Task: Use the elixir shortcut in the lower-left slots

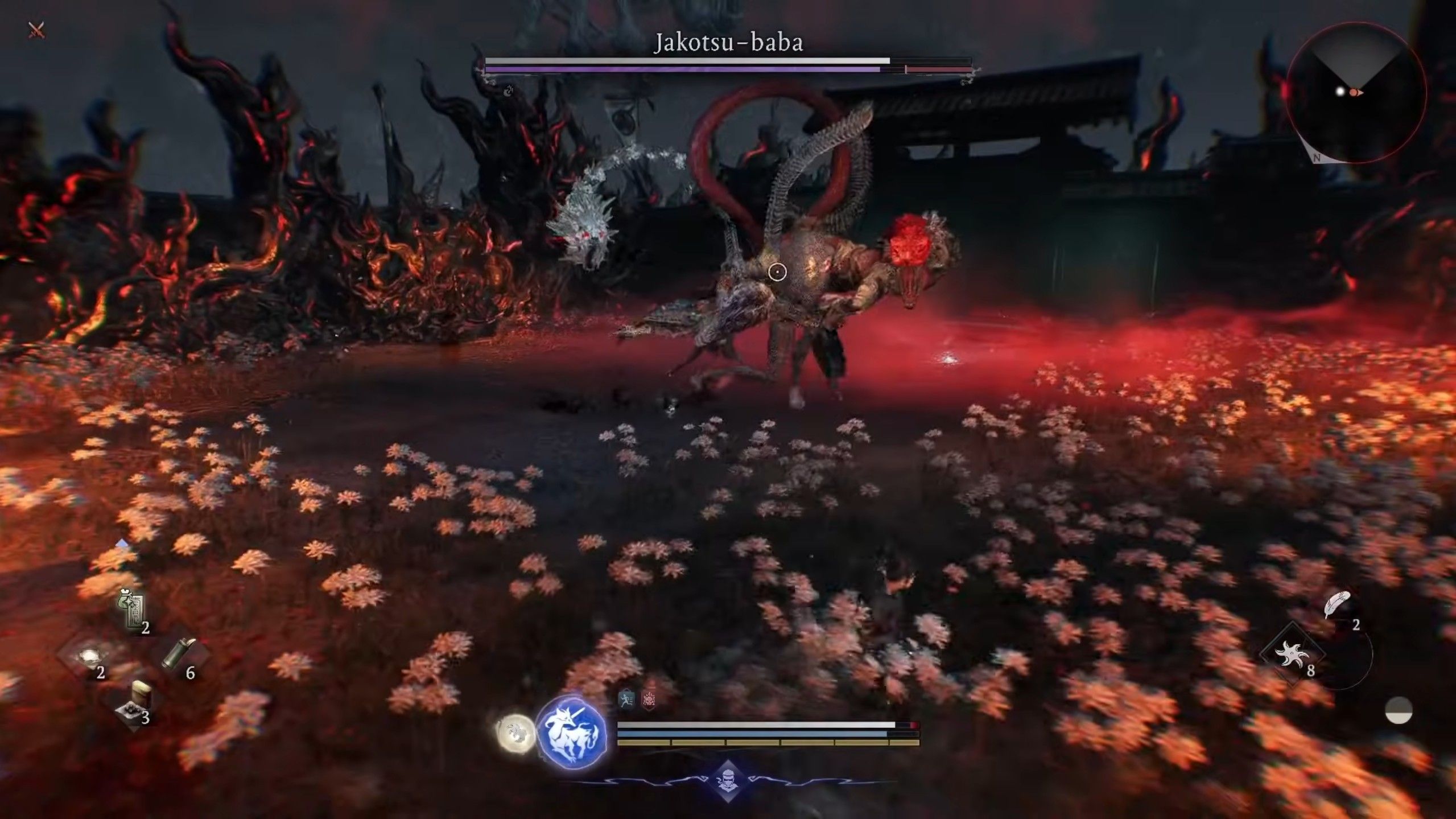Action: point(91,655)
